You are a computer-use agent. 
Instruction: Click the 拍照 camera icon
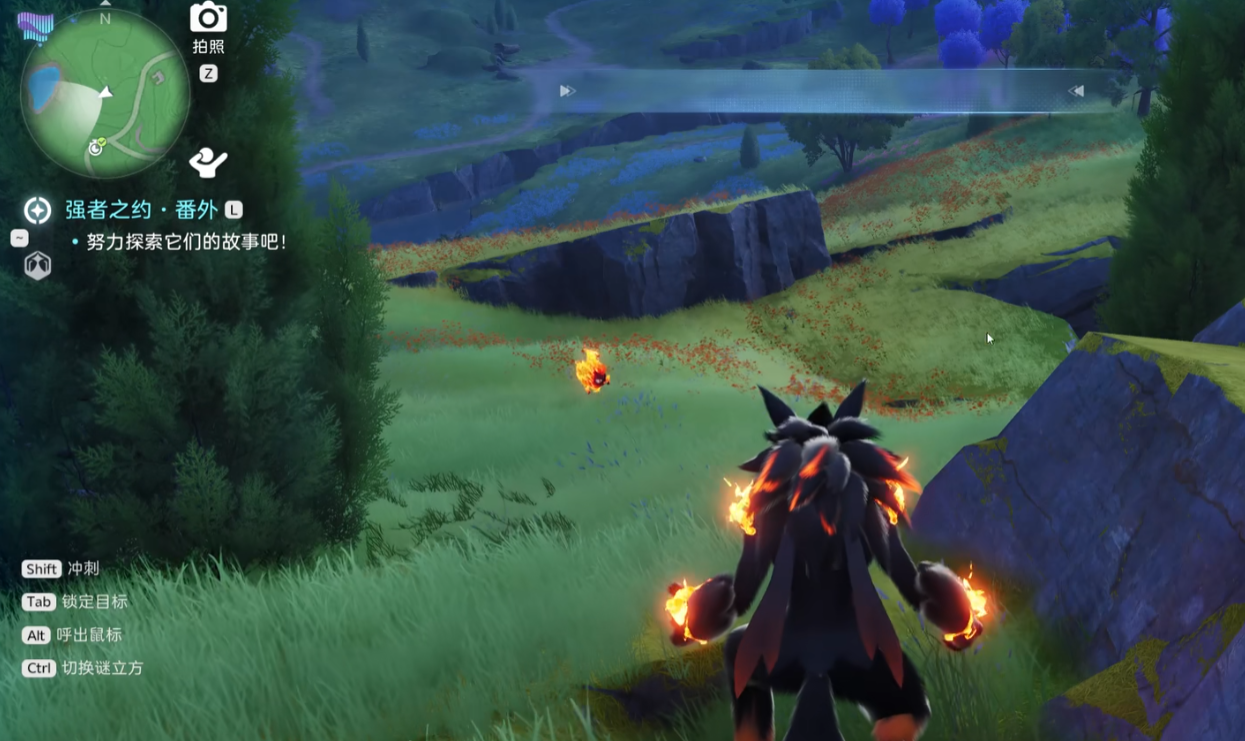[208, 18]
